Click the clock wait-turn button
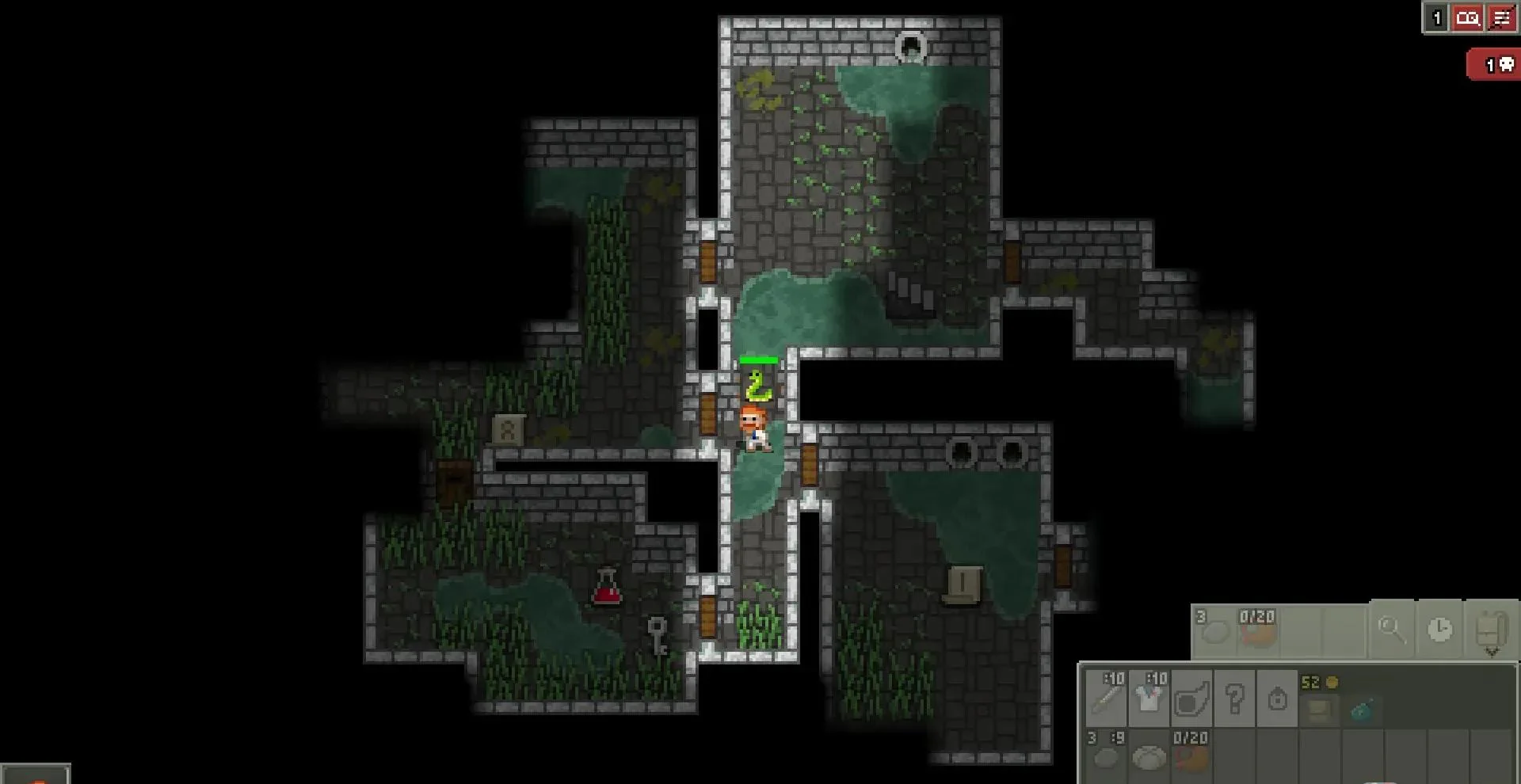 [1439, 630]
